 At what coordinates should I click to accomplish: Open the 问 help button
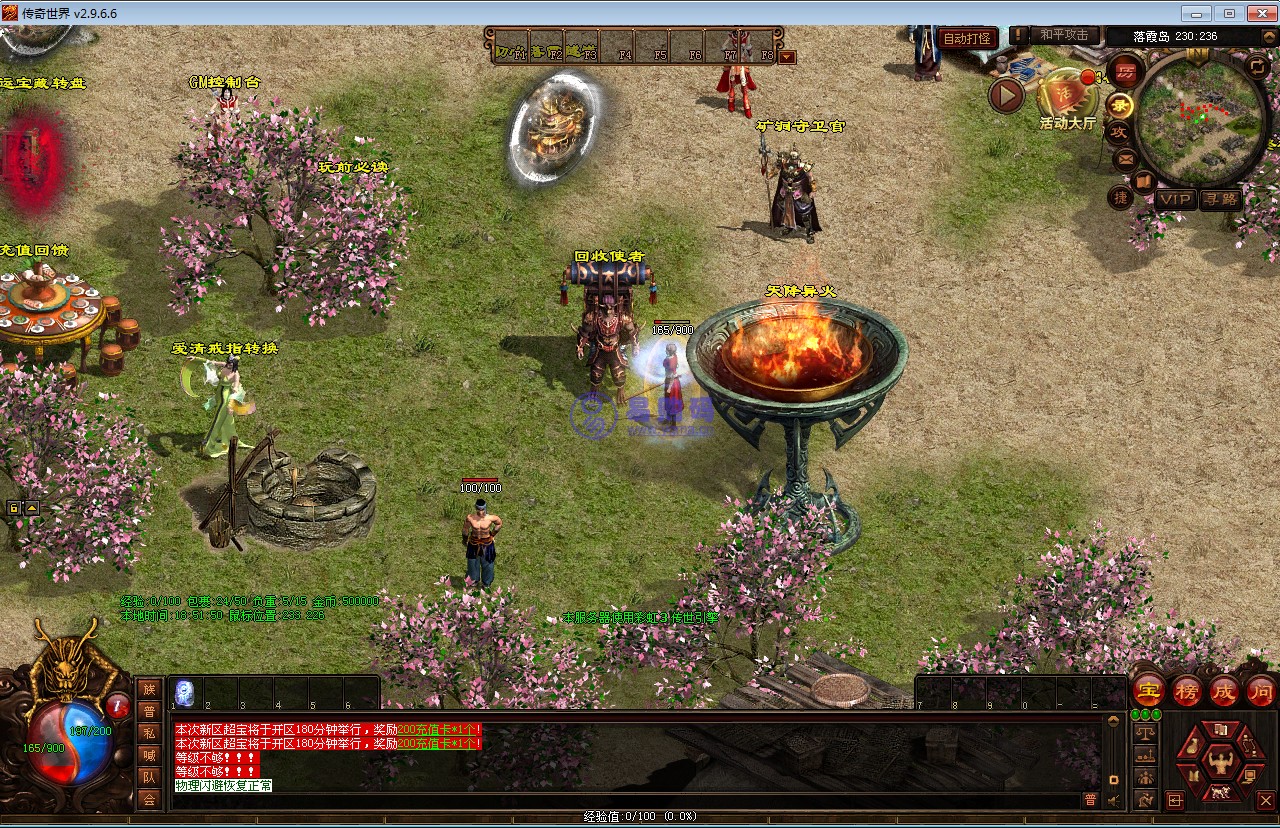[1261, 690]
